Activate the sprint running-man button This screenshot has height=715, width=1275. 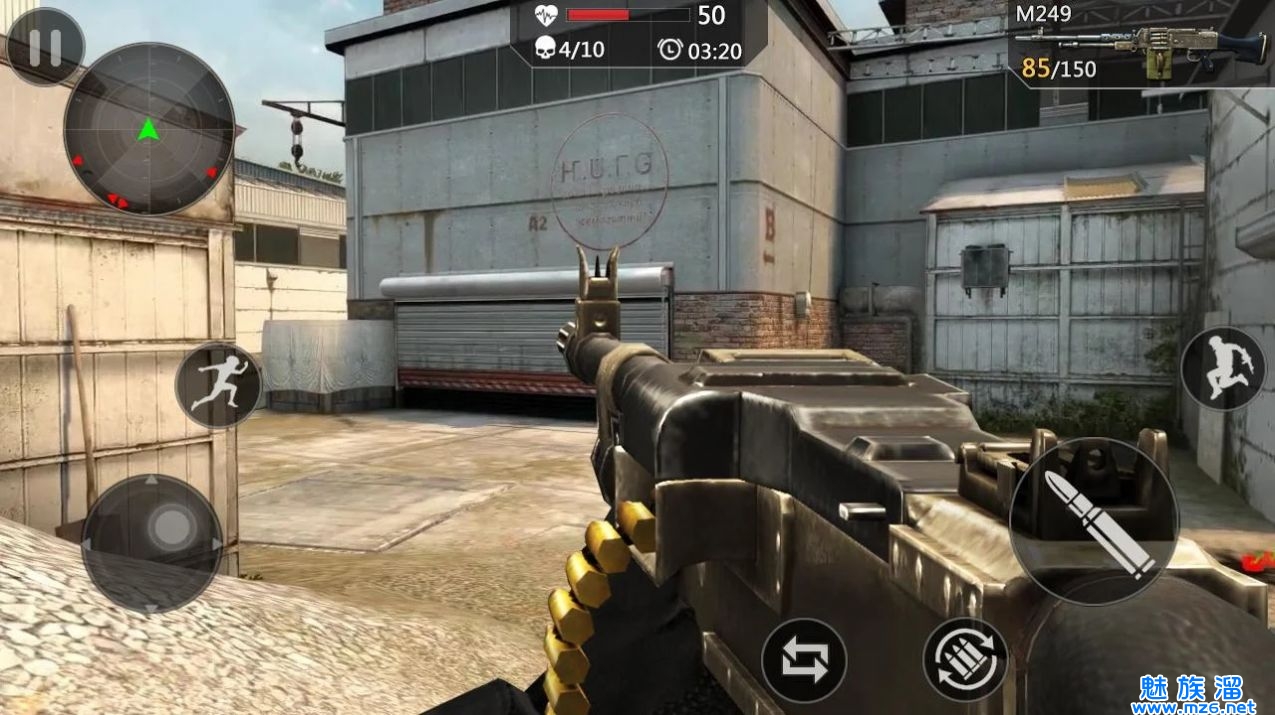(x=218, y=385)
